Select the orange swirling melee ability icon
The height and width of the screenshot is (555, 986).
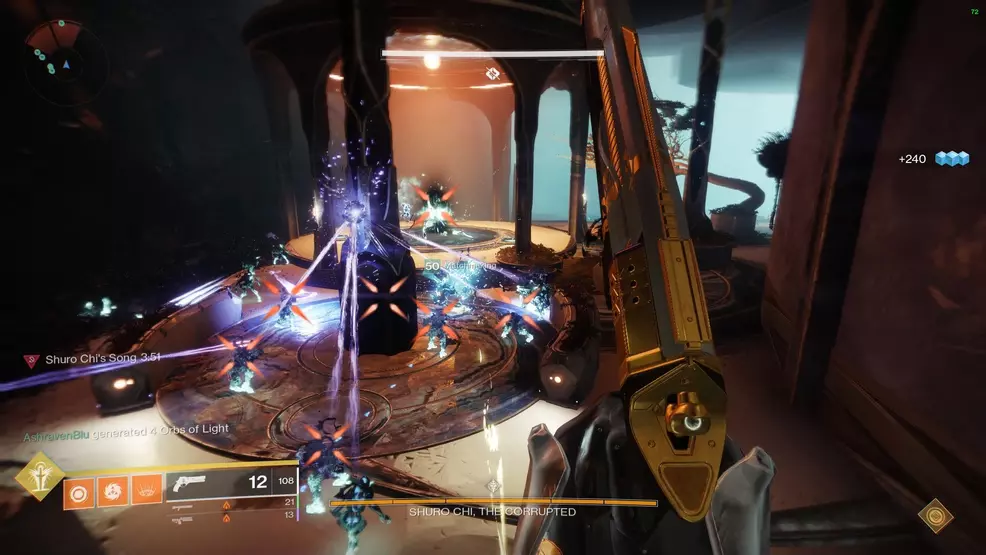click(111, 491)
